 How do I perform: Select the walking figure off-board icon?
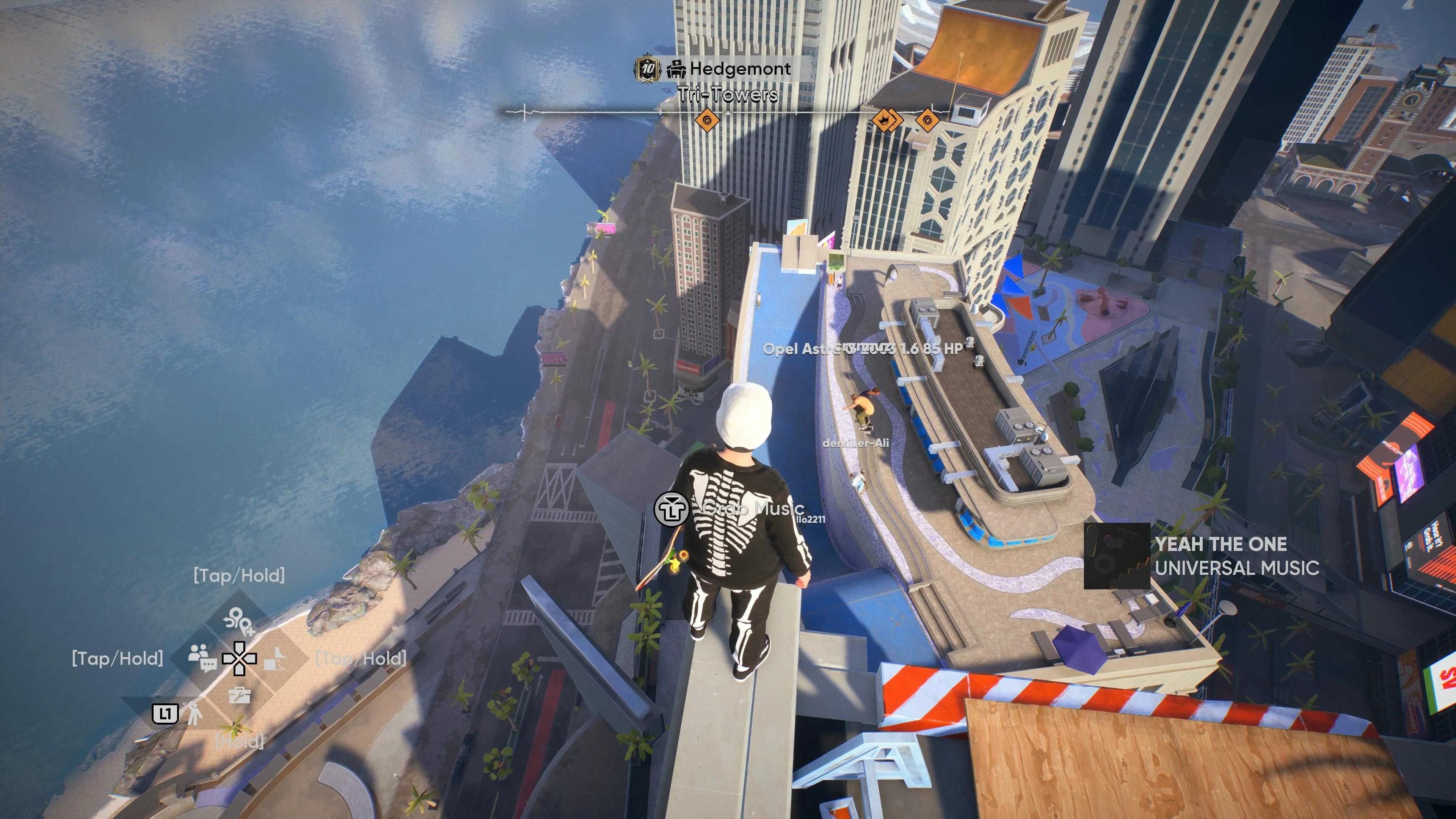pyautogui.click(x=194, y=714)
